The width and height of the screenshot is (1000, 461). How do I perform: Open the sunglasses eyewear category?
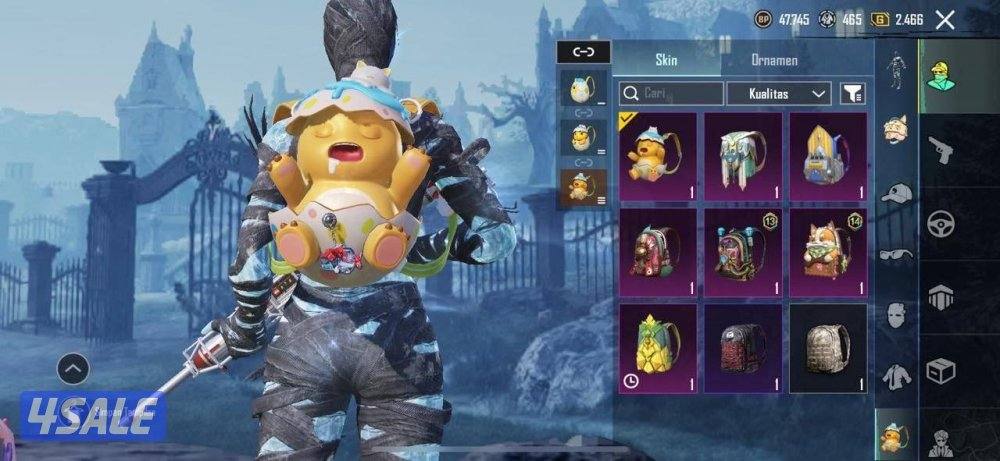[x=897, y=254]
